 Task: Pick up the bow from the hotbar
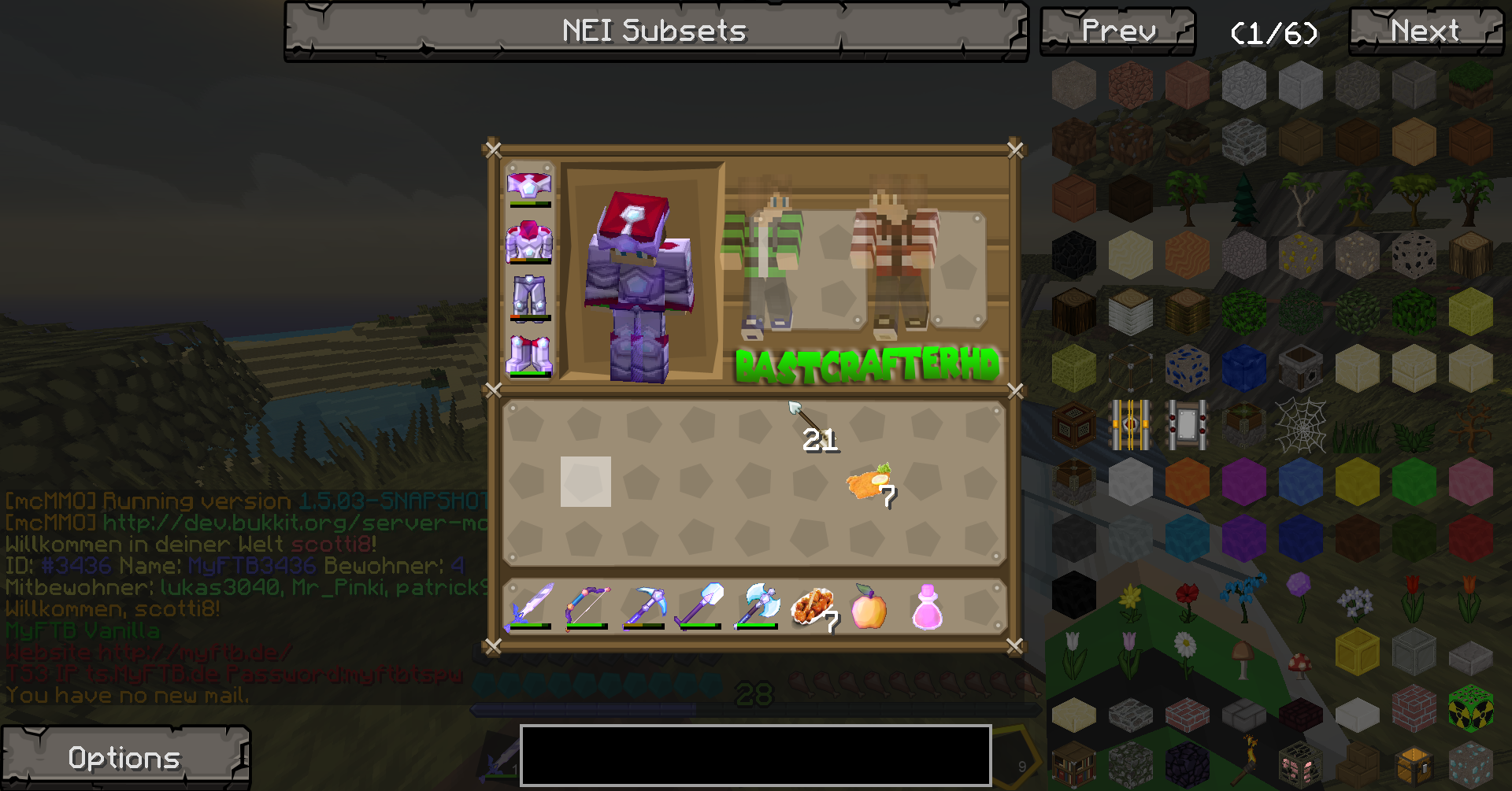587,607
